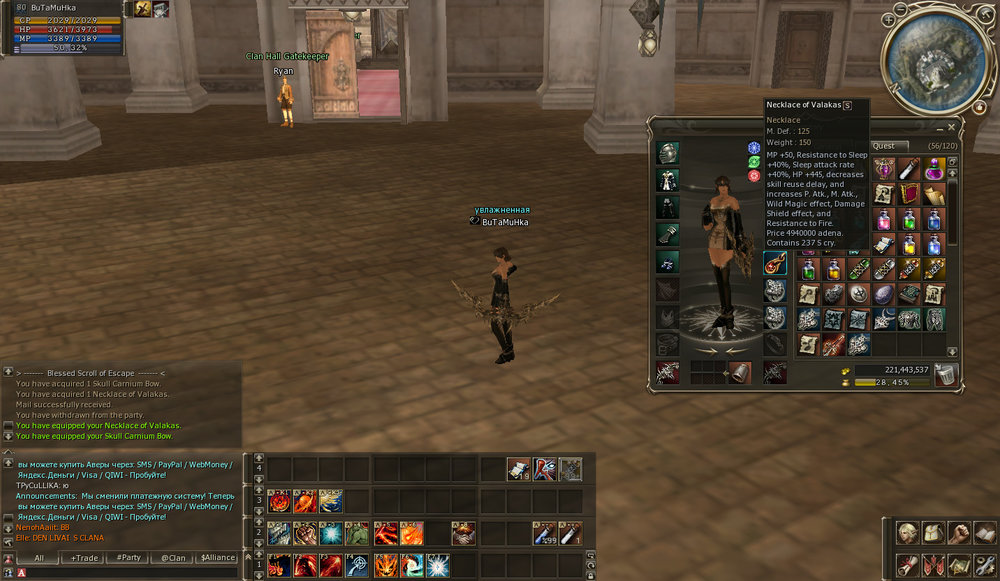Image resolution: width=1000 pixels, height=581 pixels.
Task: Click the equipped helmet slot
Action: pyautogui.click(x=668, y=153)
